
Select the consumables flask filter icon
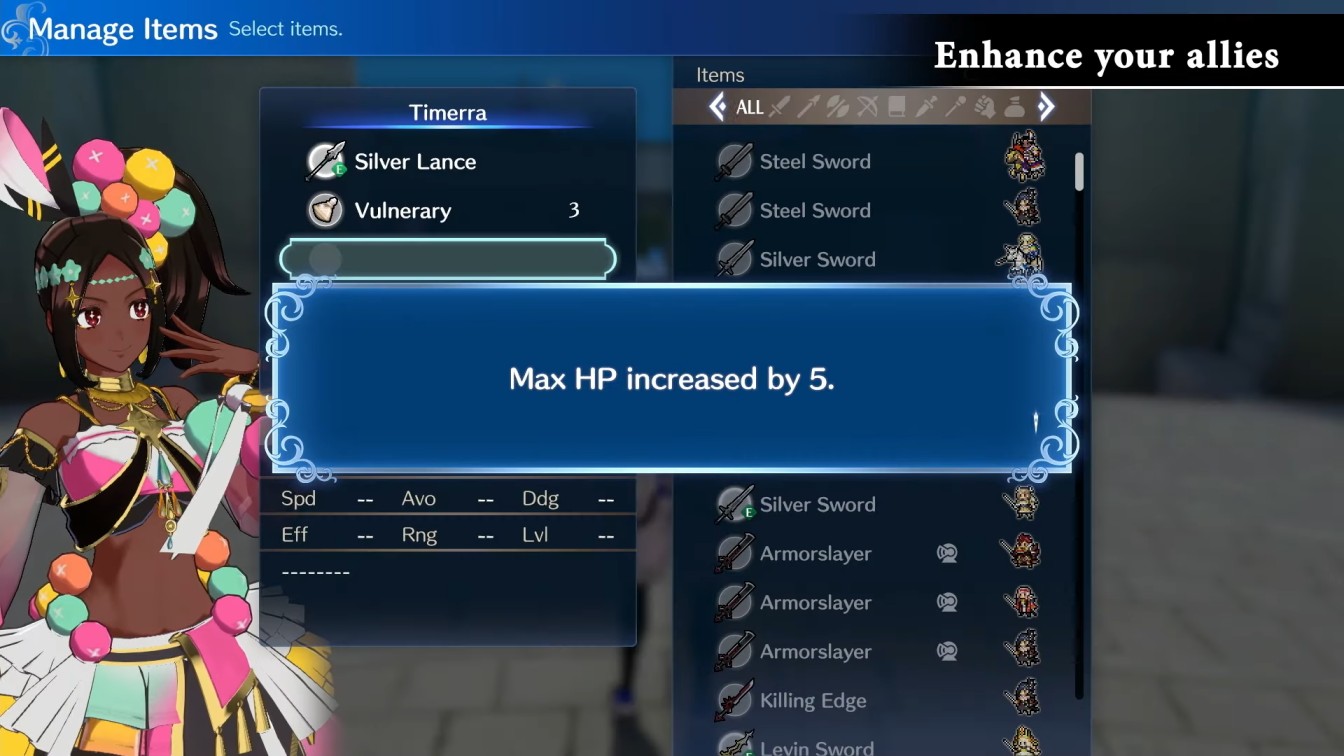point(1013,107)
